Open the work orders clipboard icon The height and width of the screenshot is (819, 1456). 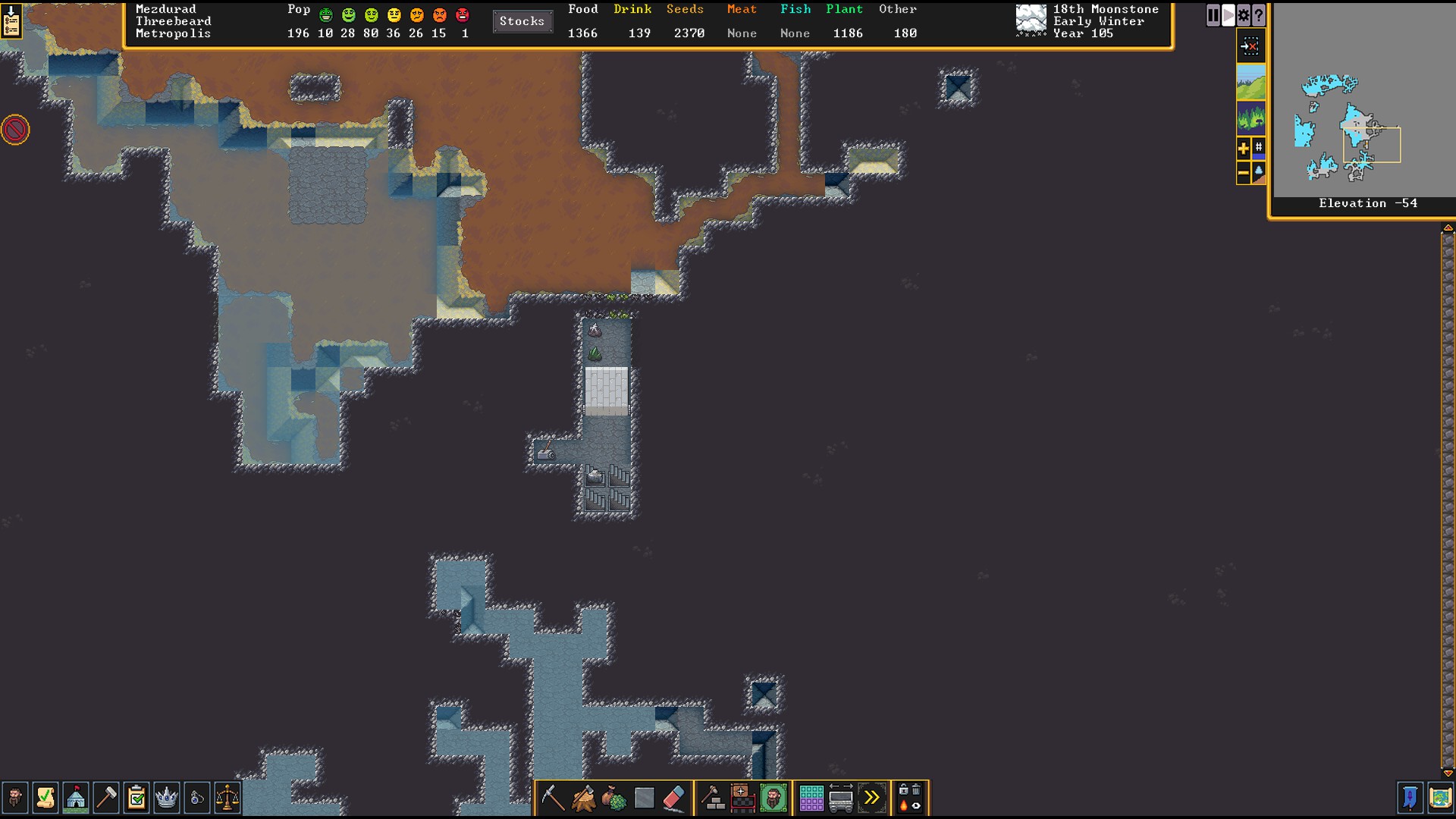(136, 798)
